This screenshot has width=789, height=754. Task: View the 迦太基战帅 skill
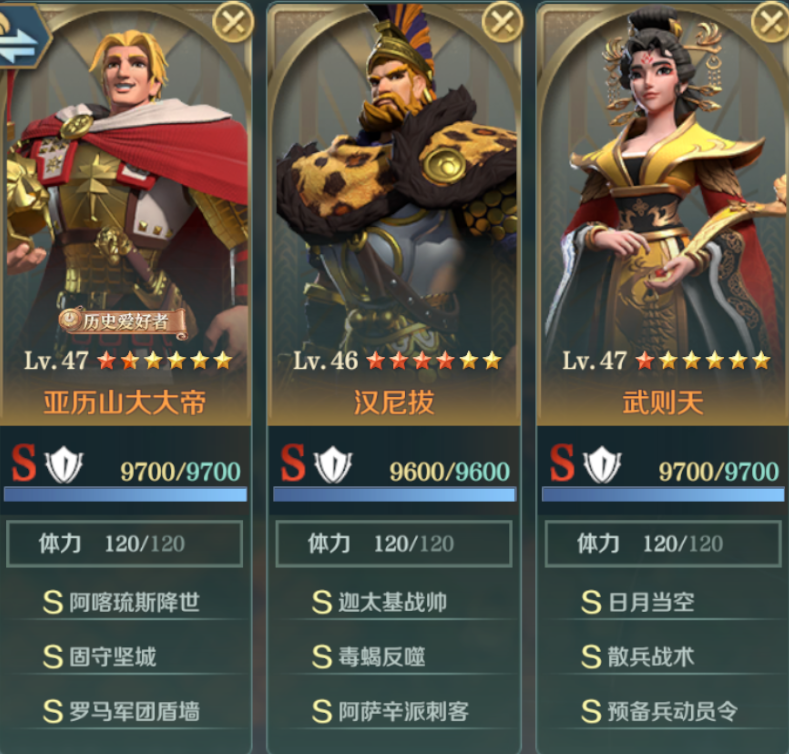(x=380, y=602)
